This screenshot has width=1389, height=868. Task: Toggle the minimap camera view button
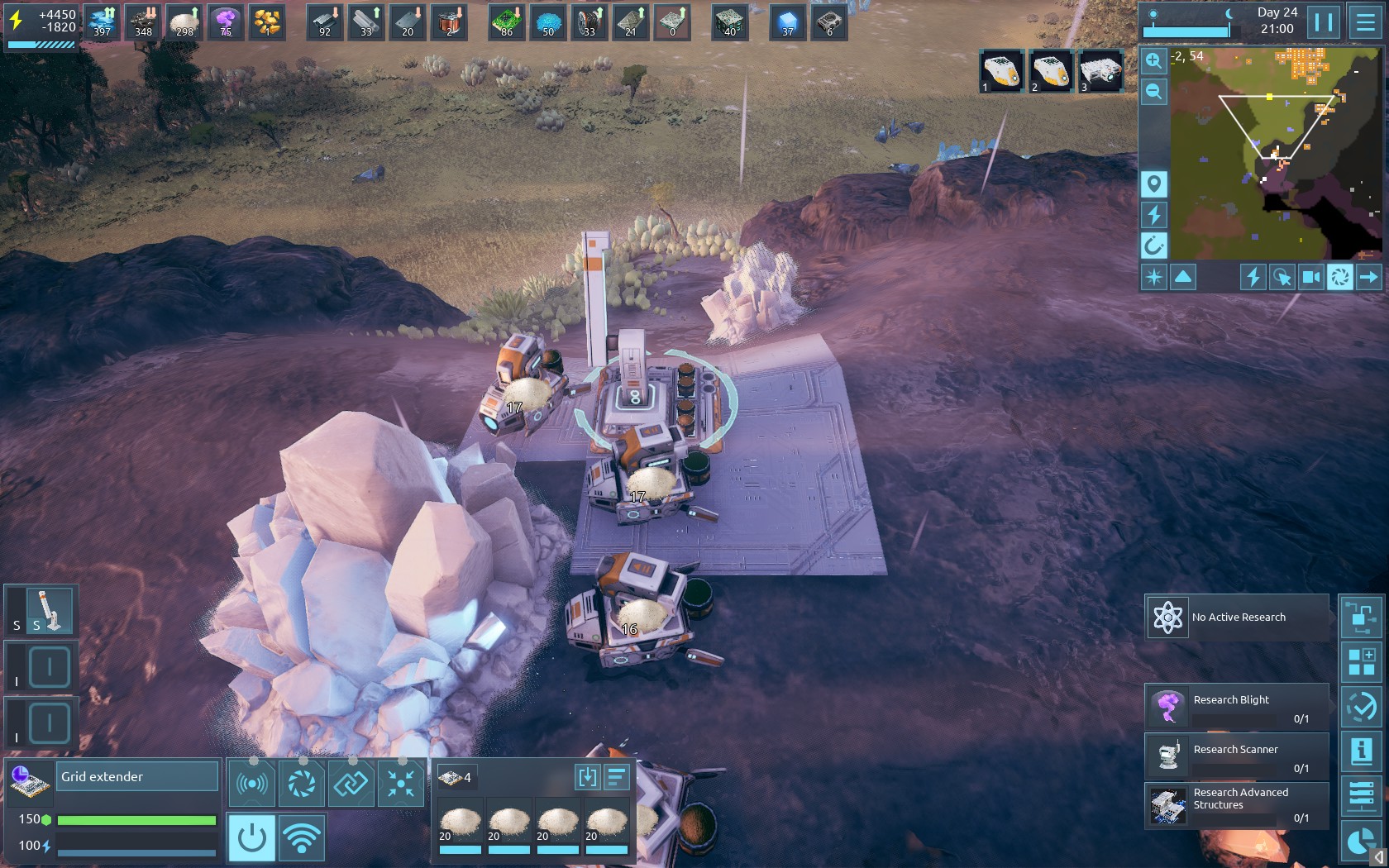click(x=1311, y=277)
